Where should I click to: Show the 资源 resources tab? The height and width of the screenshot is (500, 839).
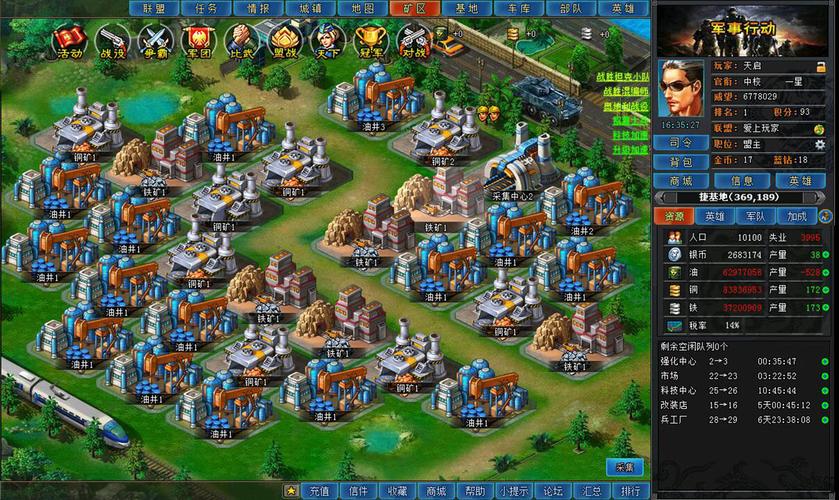coord(674,216)
